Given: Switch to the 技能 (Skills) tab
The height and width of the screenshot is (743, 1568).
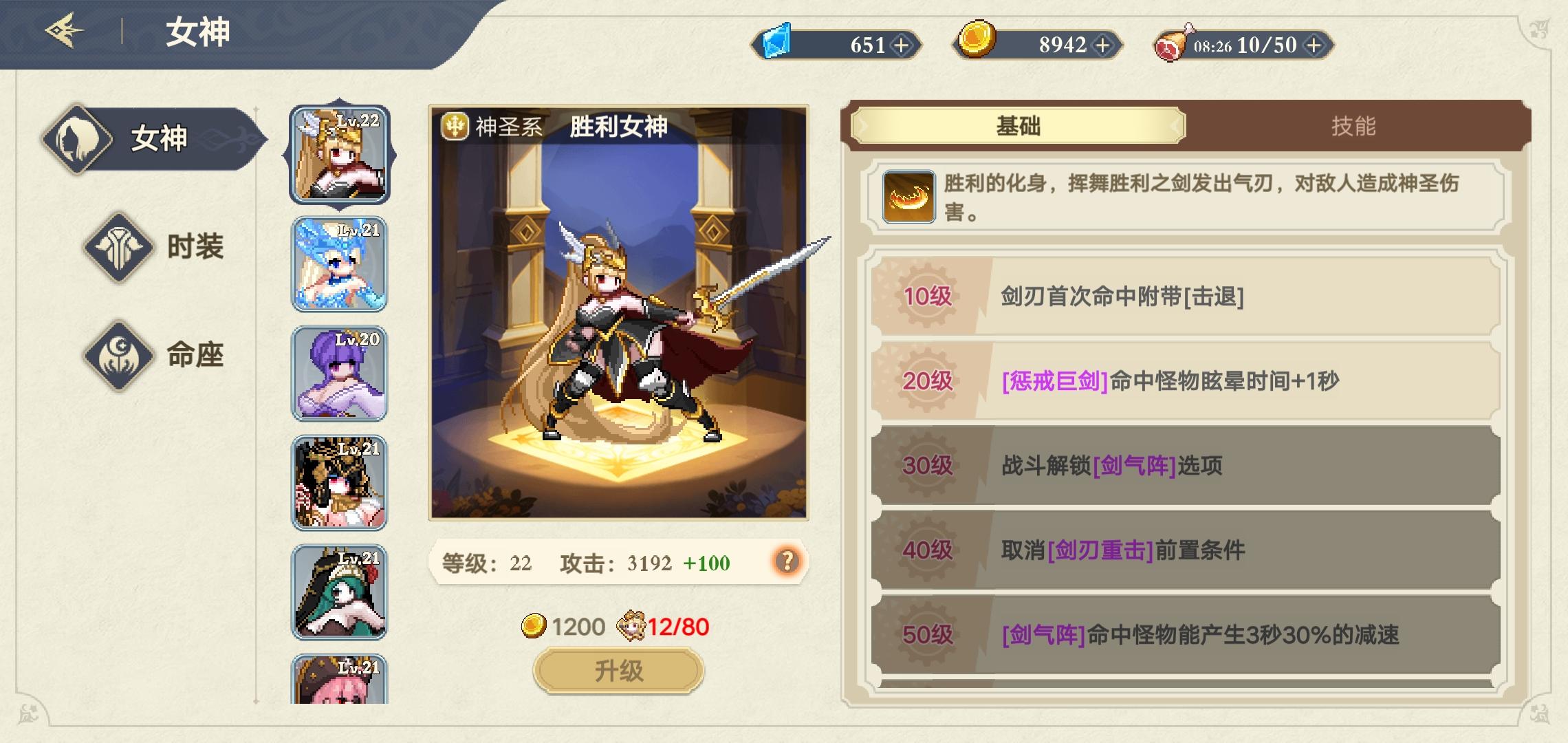Looking at the screenshot, I should (x=1337, y=126).
